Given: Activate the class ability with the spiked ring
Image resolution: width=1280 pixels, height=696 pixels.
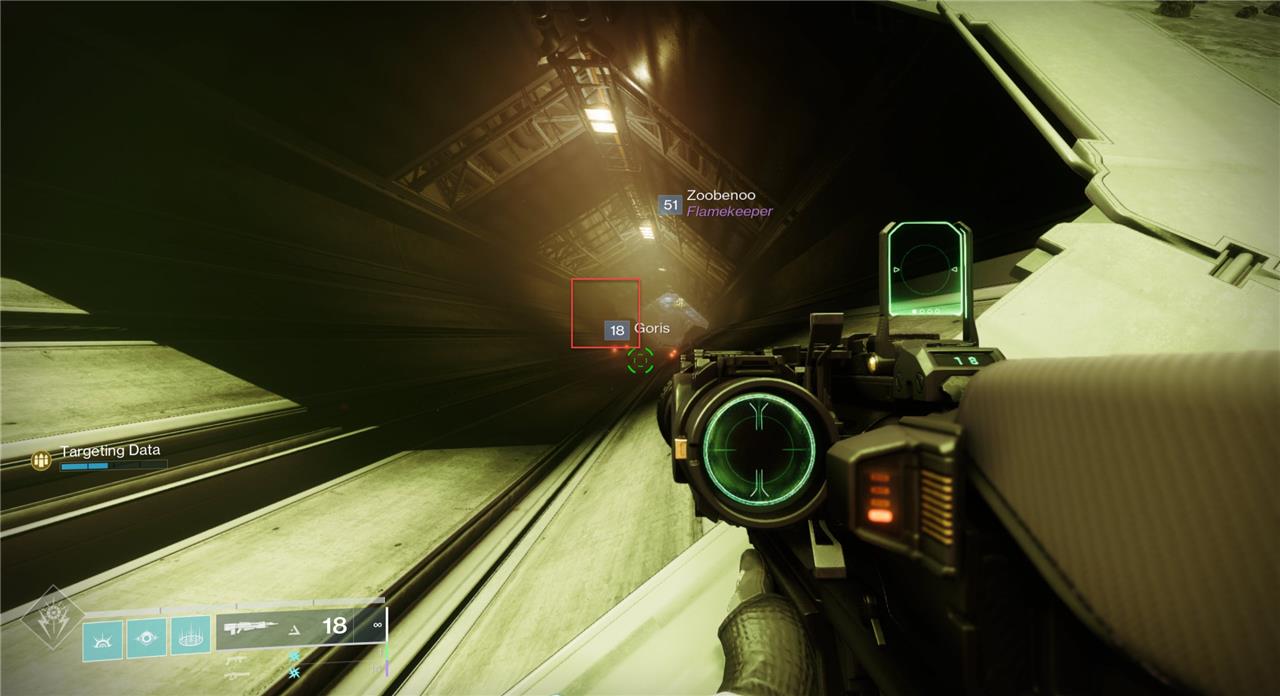Looking at the screenshot, I should tap(190, 635).
